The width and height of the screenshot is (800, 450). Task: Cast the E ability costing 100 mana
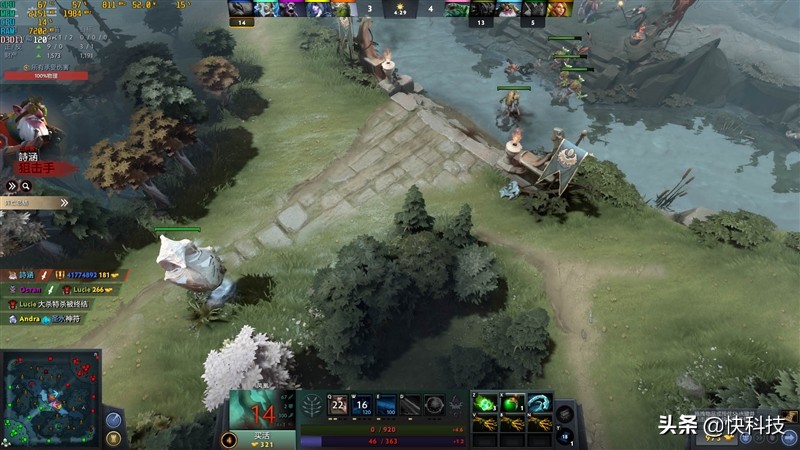(x=385, y=405)
